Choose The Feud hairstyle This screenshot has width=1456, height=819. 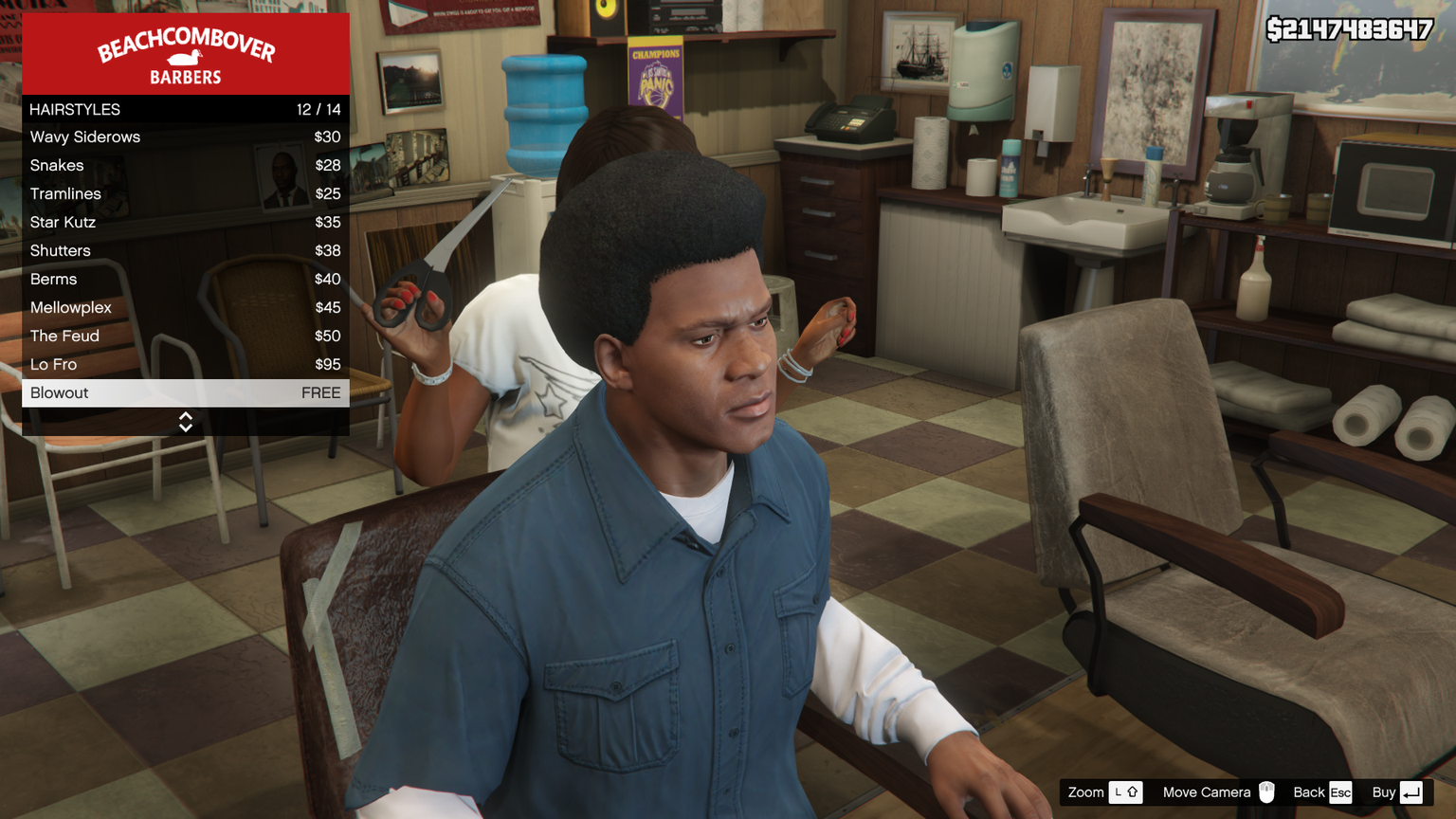(x=185, y=337)
